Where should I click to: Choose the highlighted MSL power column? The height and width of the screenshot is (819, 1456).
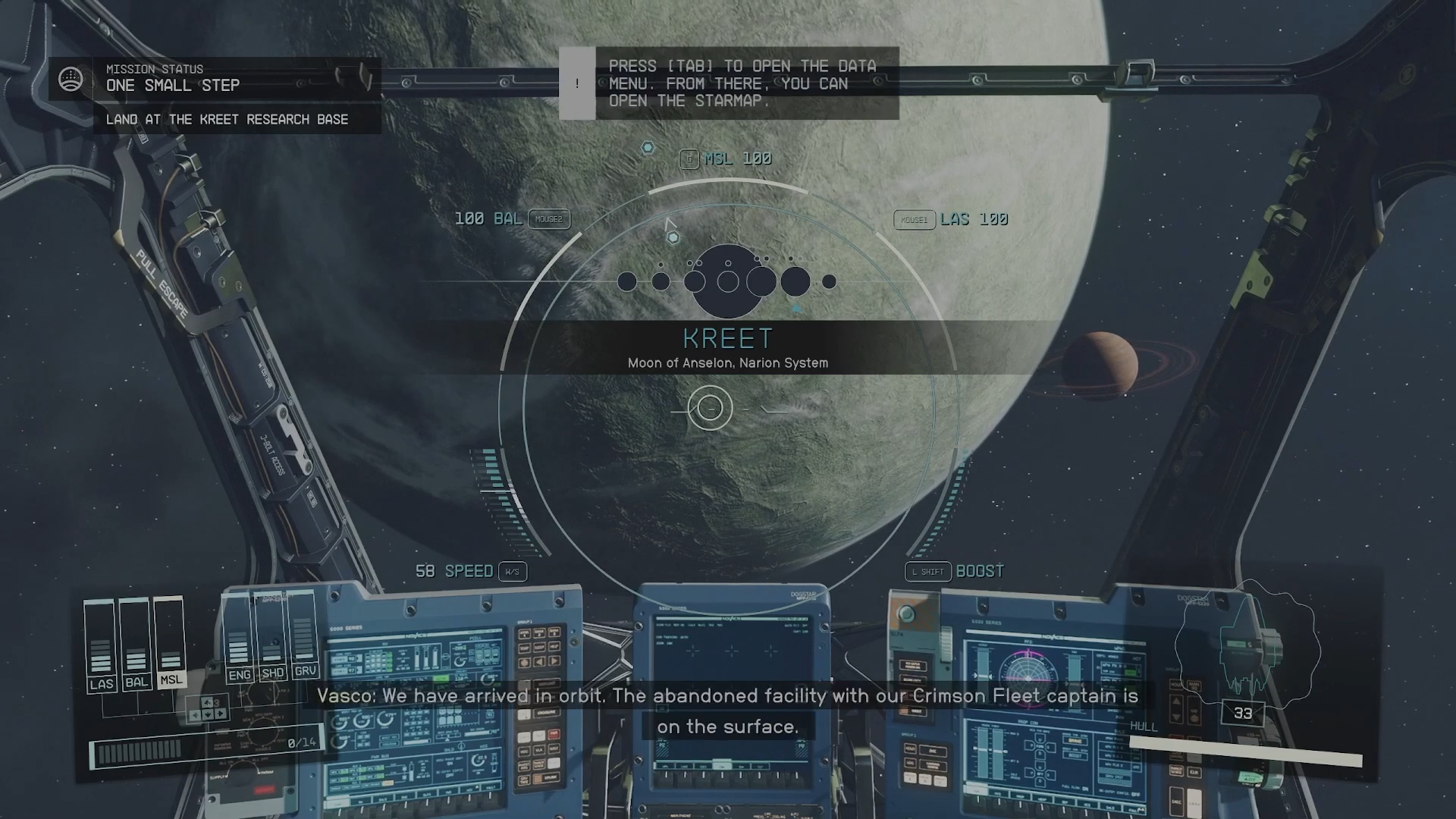pos(171,644)
